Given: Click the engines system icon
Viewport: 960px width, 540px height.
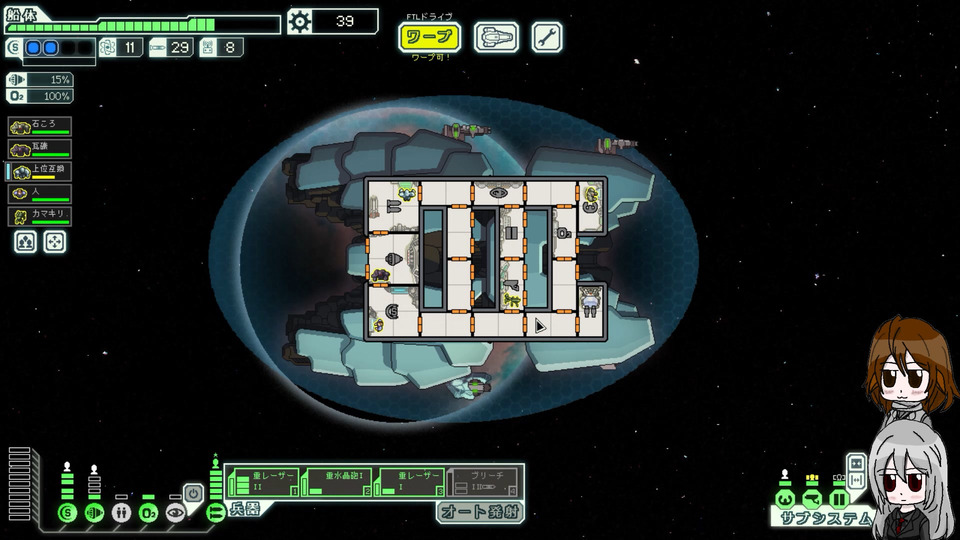Looking at the screenshot, I should [x=95, y=513].
